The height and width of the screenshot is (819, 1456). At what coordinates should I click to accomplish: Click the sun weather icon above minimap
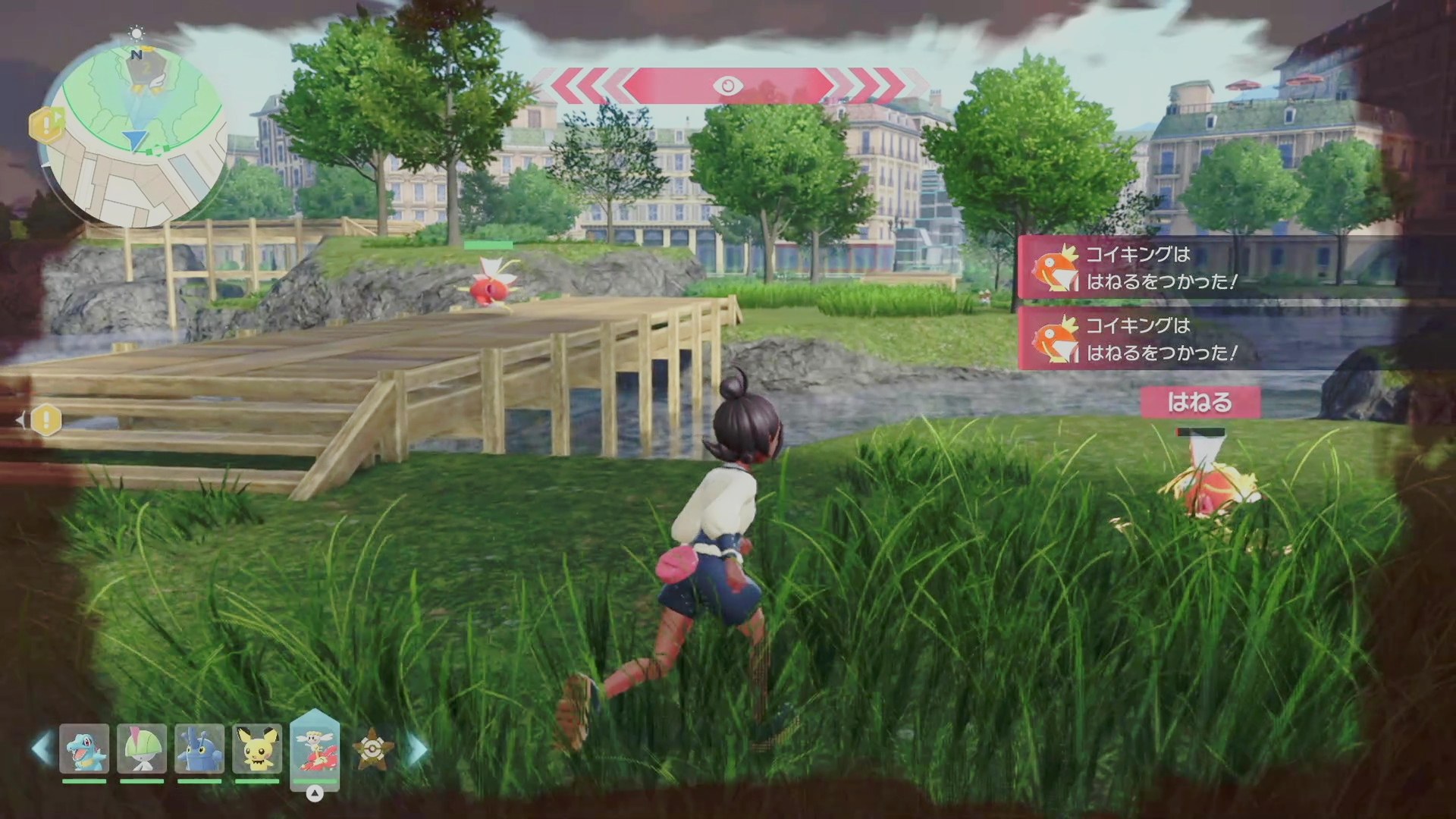136,33
